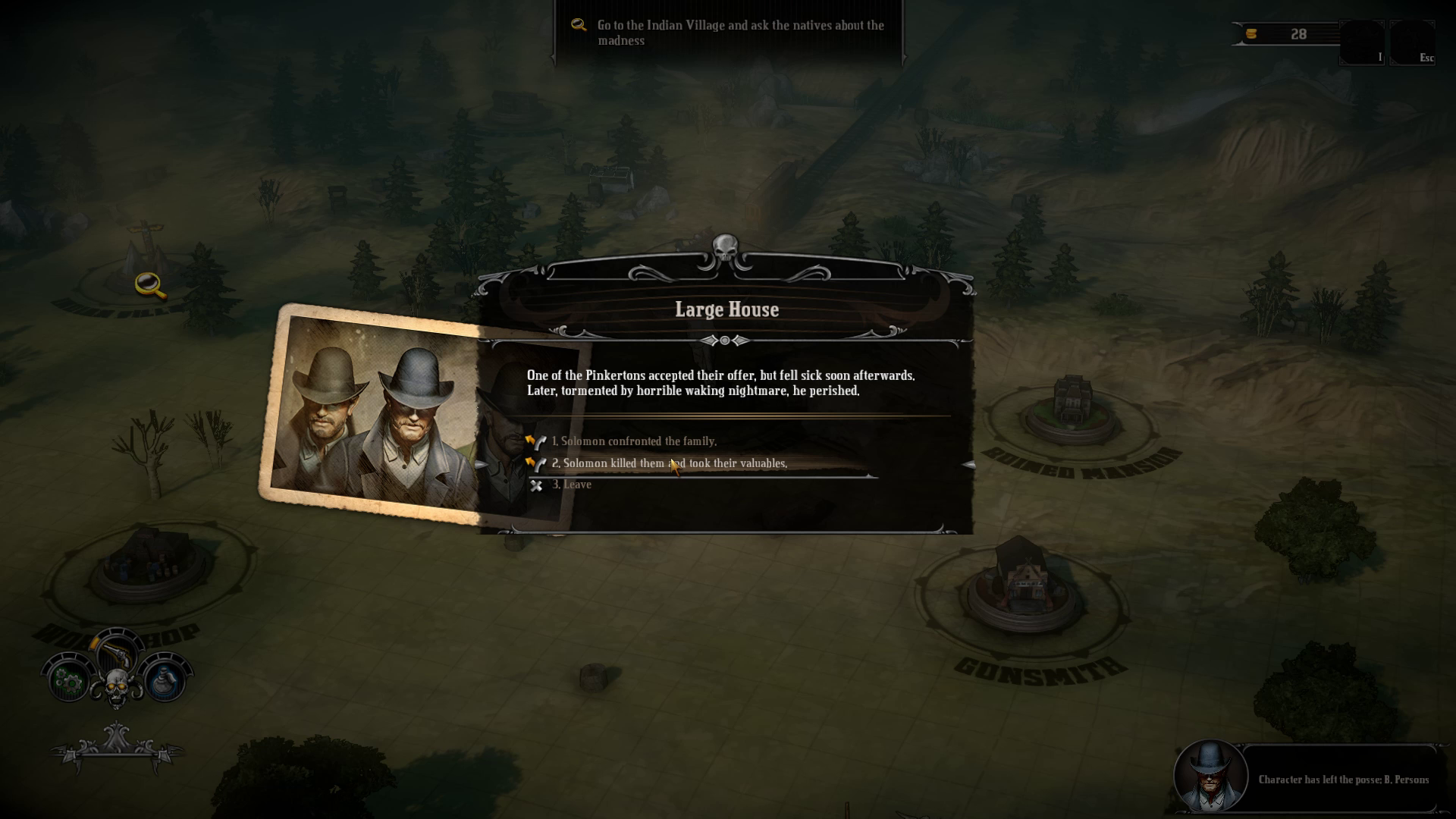1456x819 pixels.
Task: Select the magnifying glass map marker
Action: tap(149, 285)
